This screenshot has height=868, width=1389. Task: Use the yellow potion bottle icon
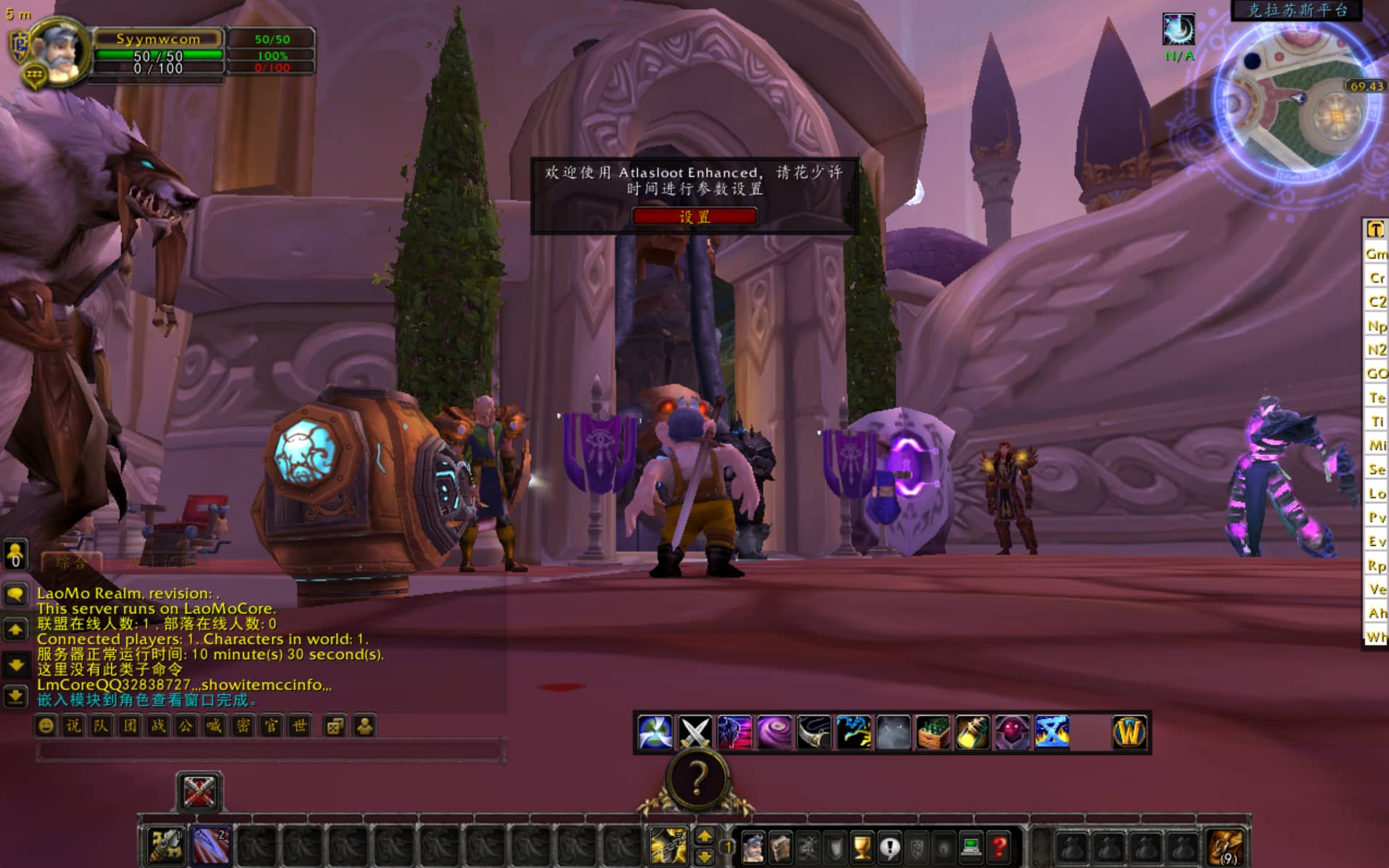click(972, 732)
